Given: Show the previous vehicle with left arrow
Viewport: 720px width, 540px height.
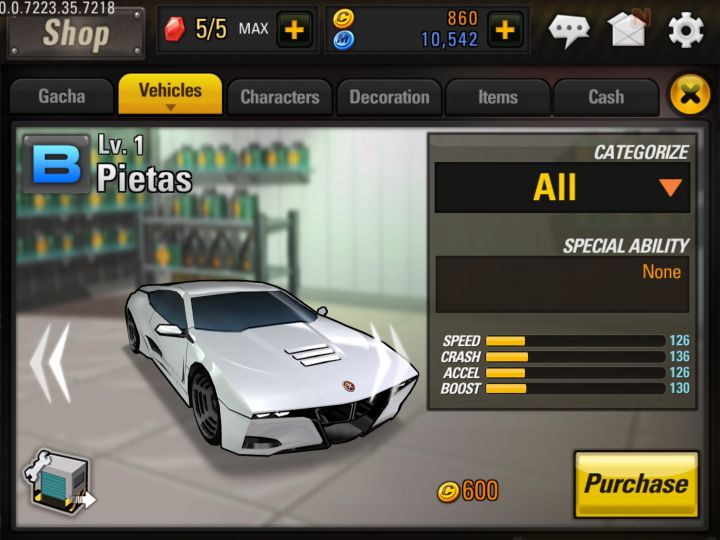Looking at the screenshot, I should pos(49,358).
